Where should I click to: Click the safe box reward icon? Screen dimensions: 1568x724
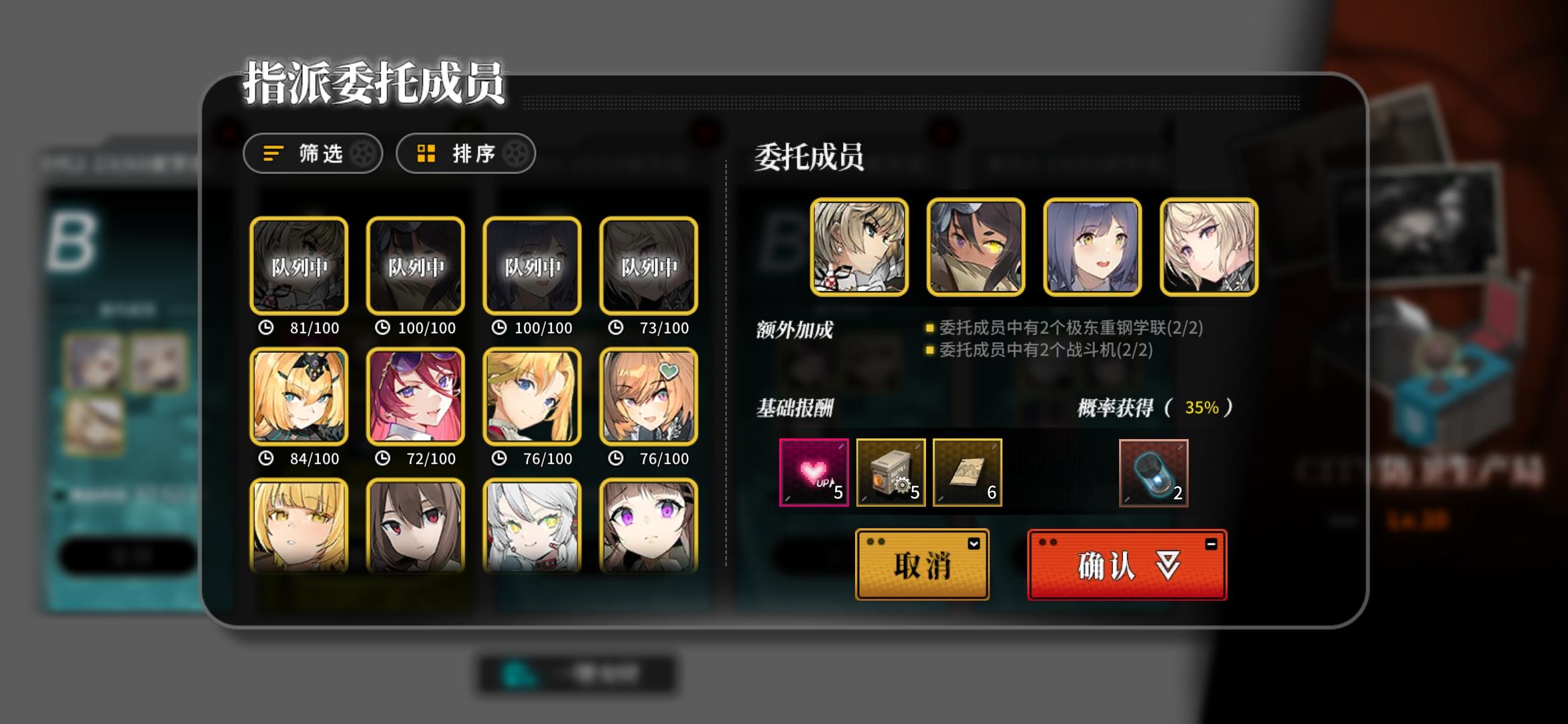point(891,473)
